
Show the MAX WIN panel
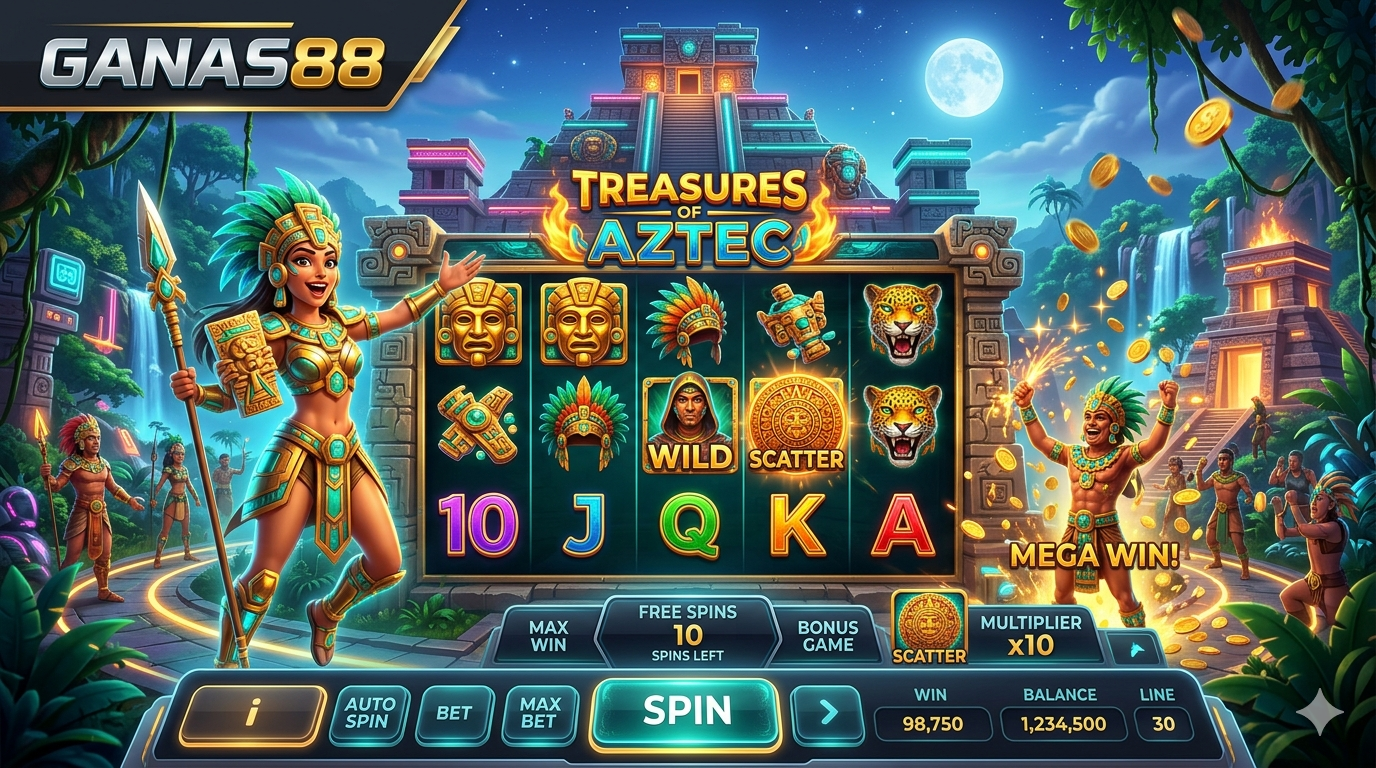[548, 636]
